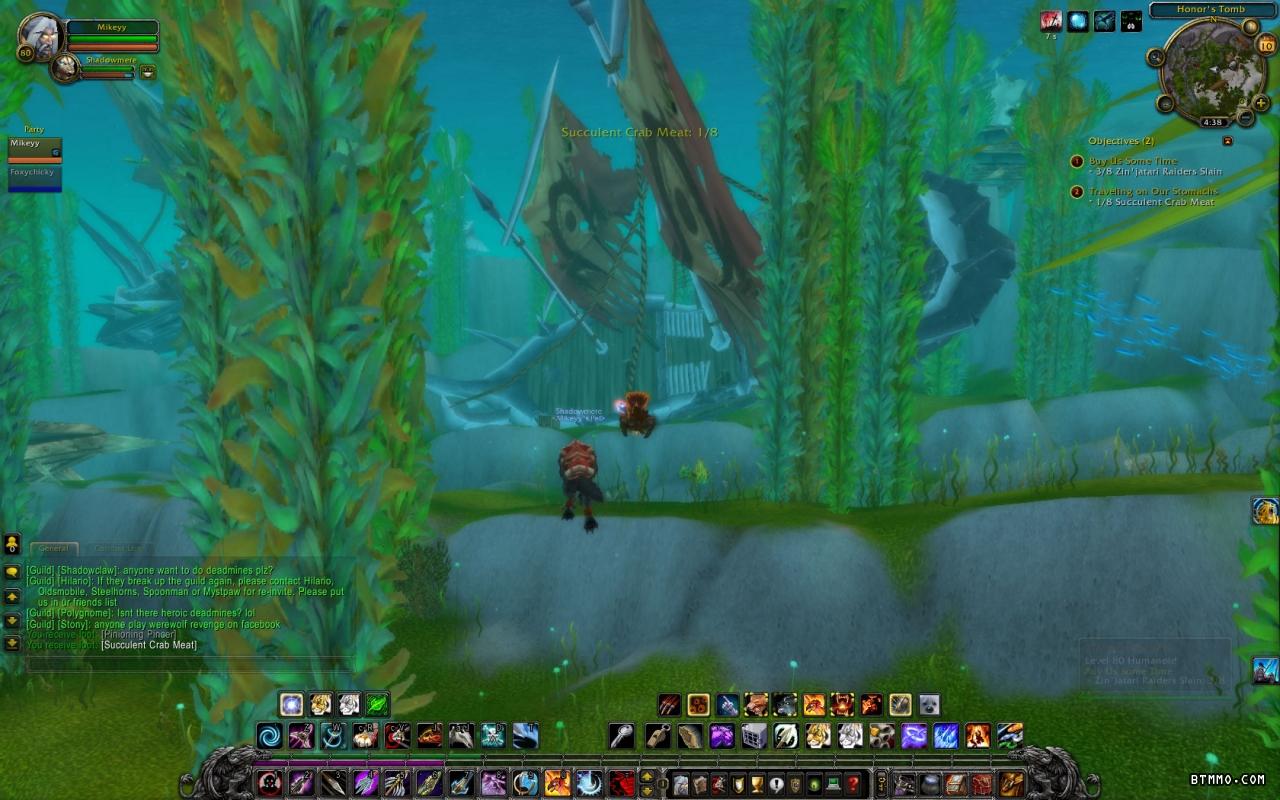
Task: Switch to the General chat tab
Action: click(x=53, y=548)
